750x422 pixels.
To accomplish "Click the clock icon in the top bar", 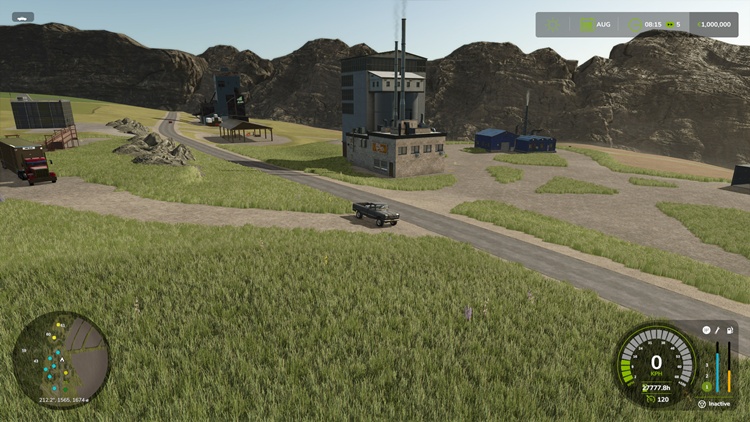I will [x=637, y=24].
